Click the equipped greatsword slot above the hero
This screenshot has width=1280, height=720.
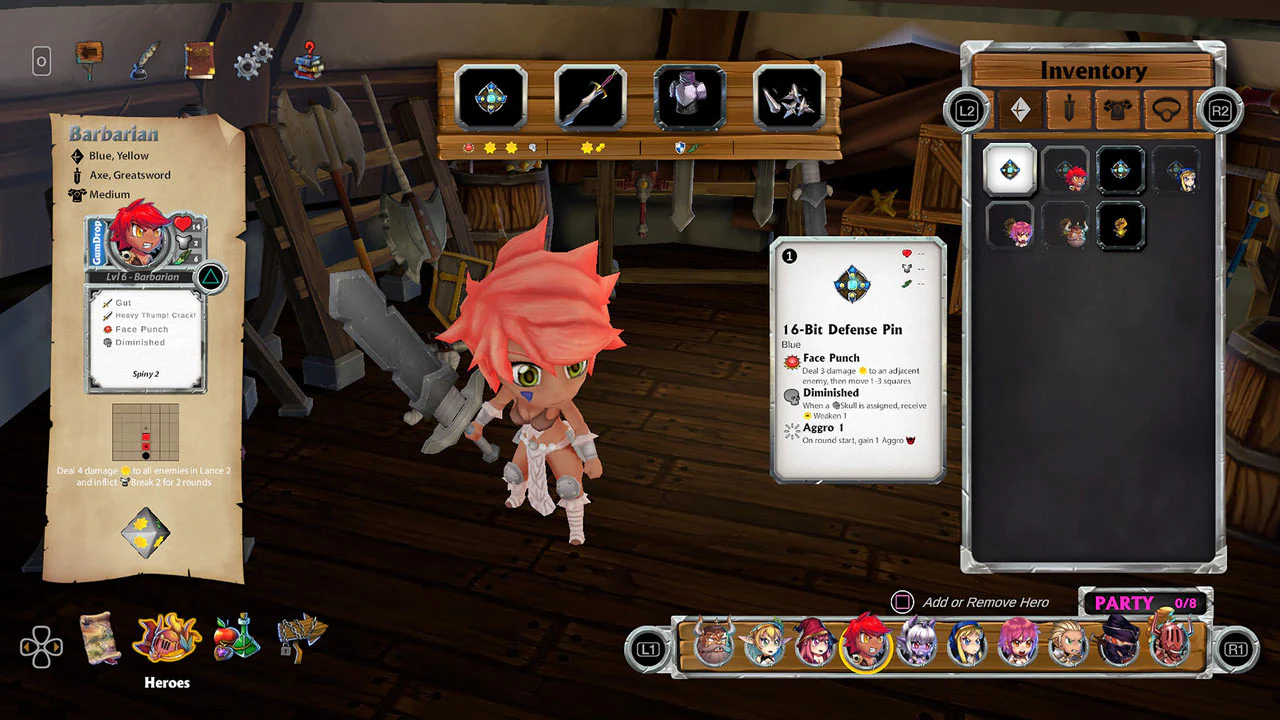(x=589, y=96)
